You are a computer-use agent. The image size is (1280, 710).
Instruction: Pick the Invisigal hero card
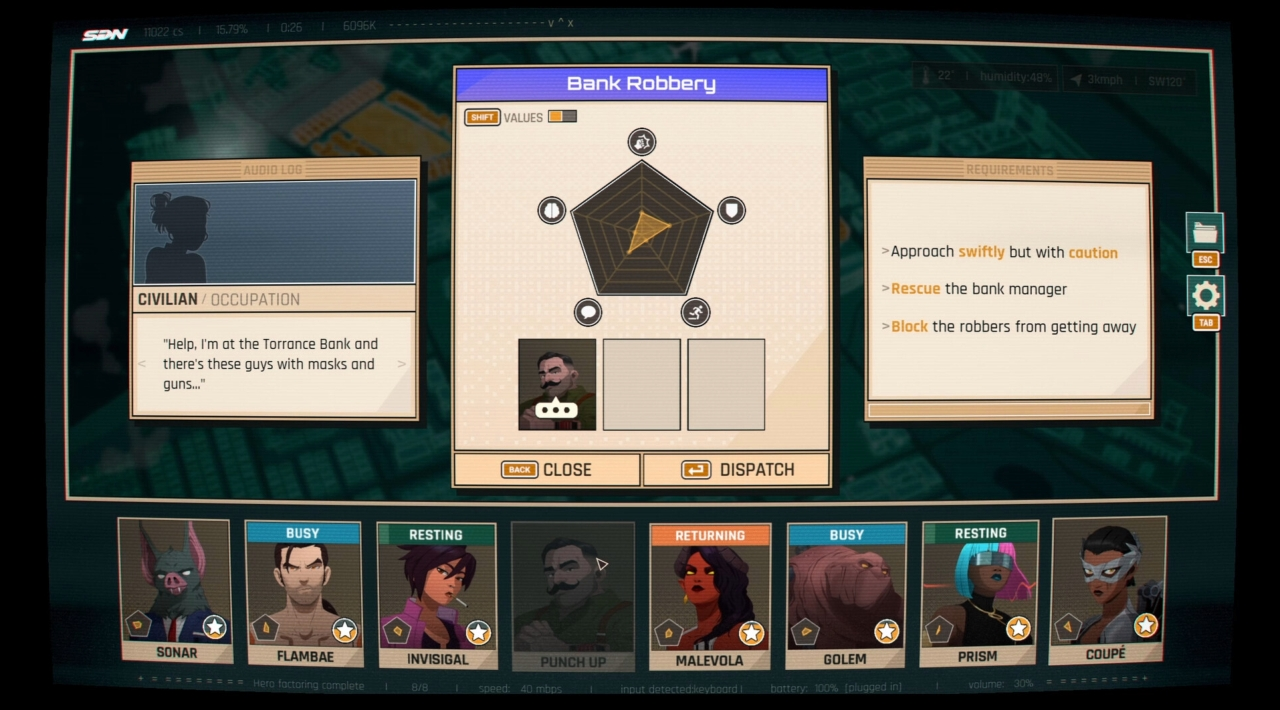tap(437, 595)
